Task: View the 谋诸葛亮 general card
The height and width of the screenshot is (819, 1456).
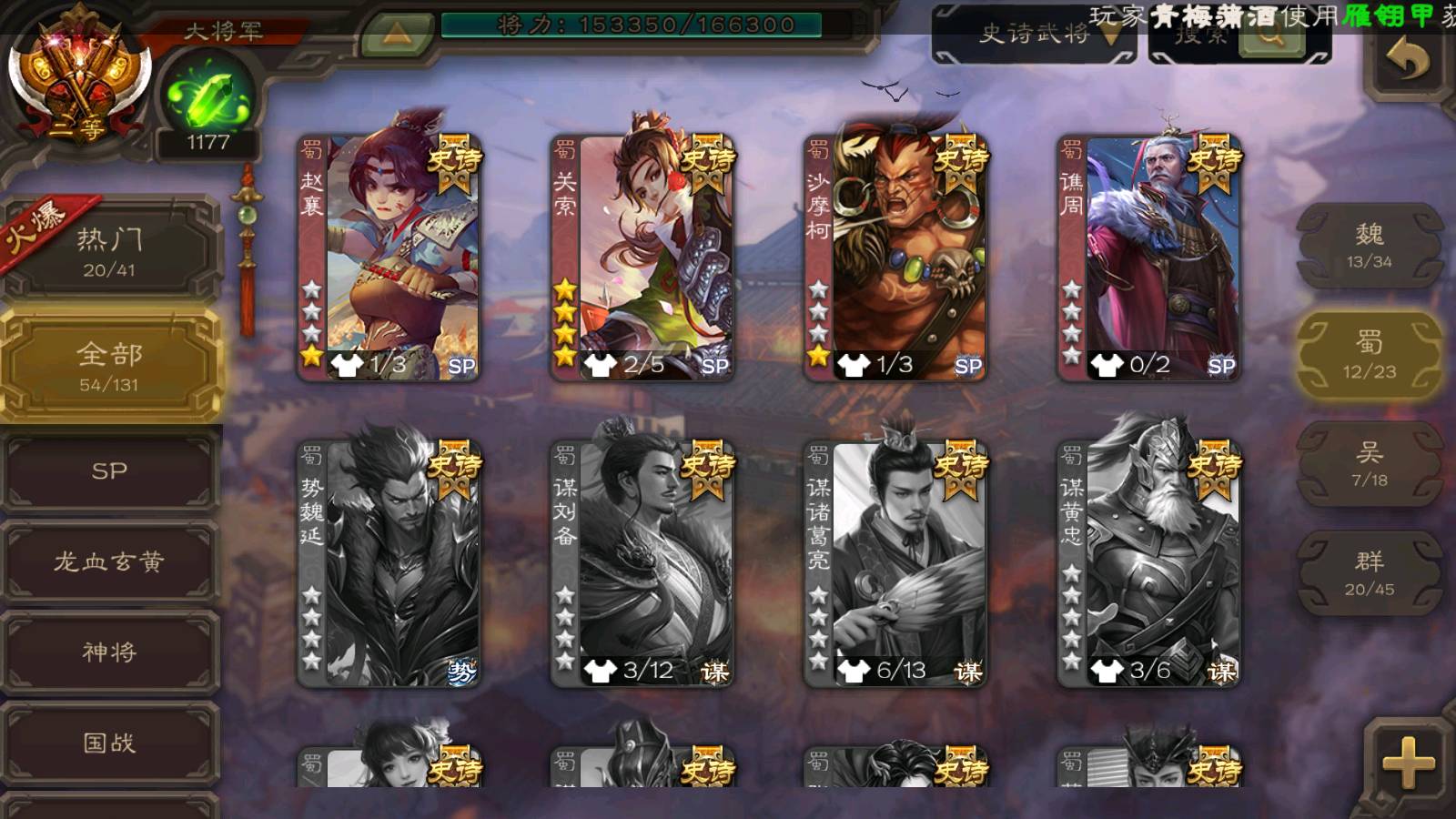Action: pos(895,564)
